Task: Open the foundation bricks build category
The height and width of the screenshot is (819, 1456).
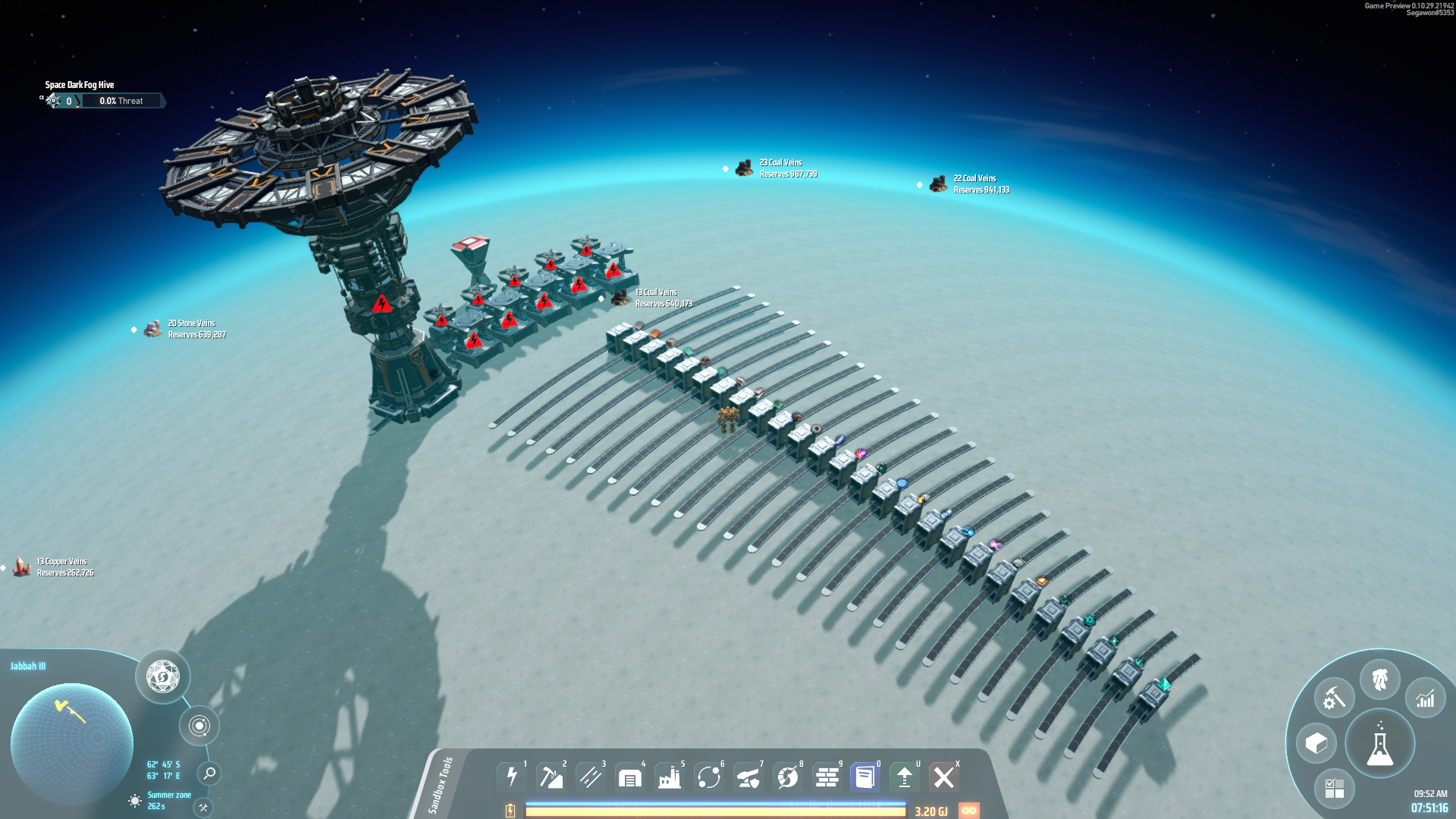Action: point(827,777)
